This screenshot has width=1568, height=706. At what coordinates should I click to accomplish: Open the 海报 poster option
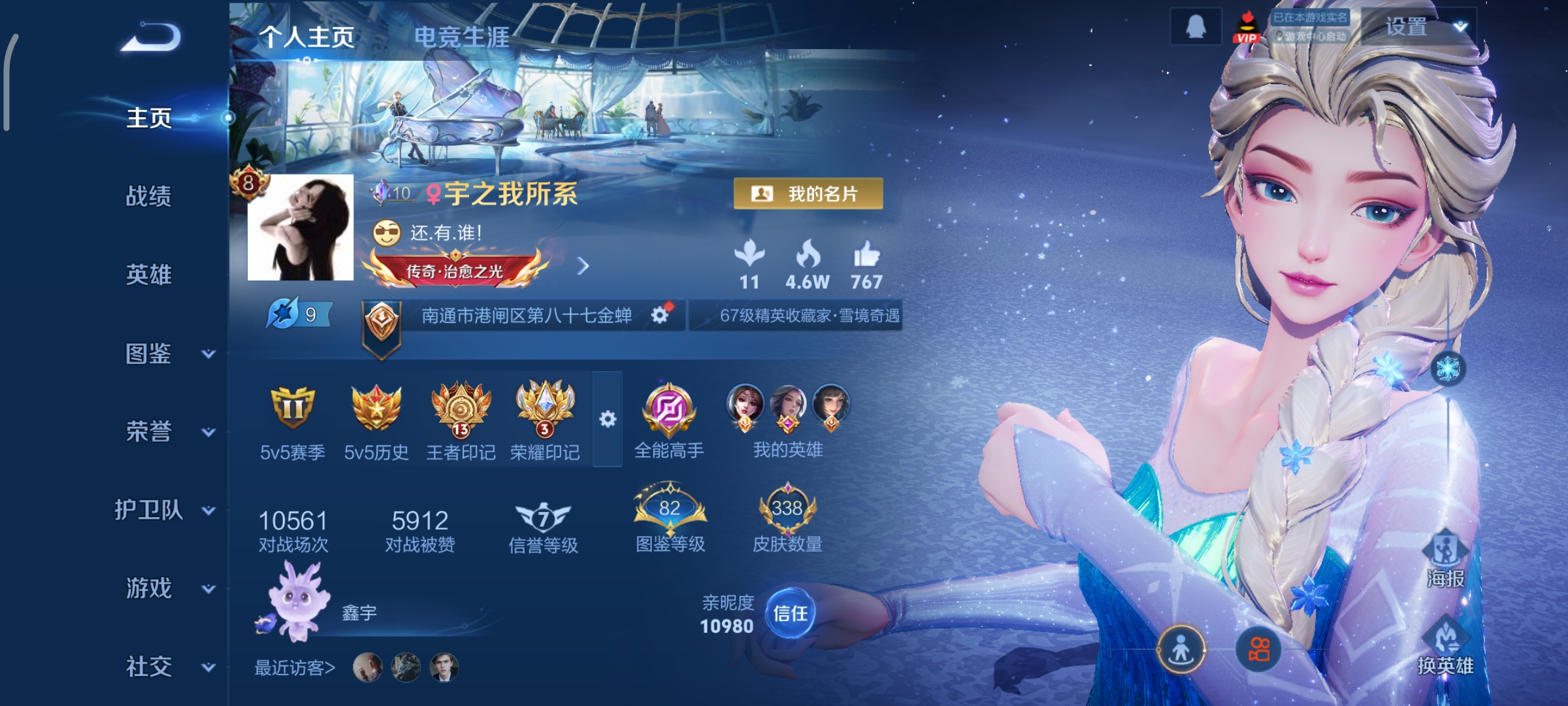[x=1445, y=559]
